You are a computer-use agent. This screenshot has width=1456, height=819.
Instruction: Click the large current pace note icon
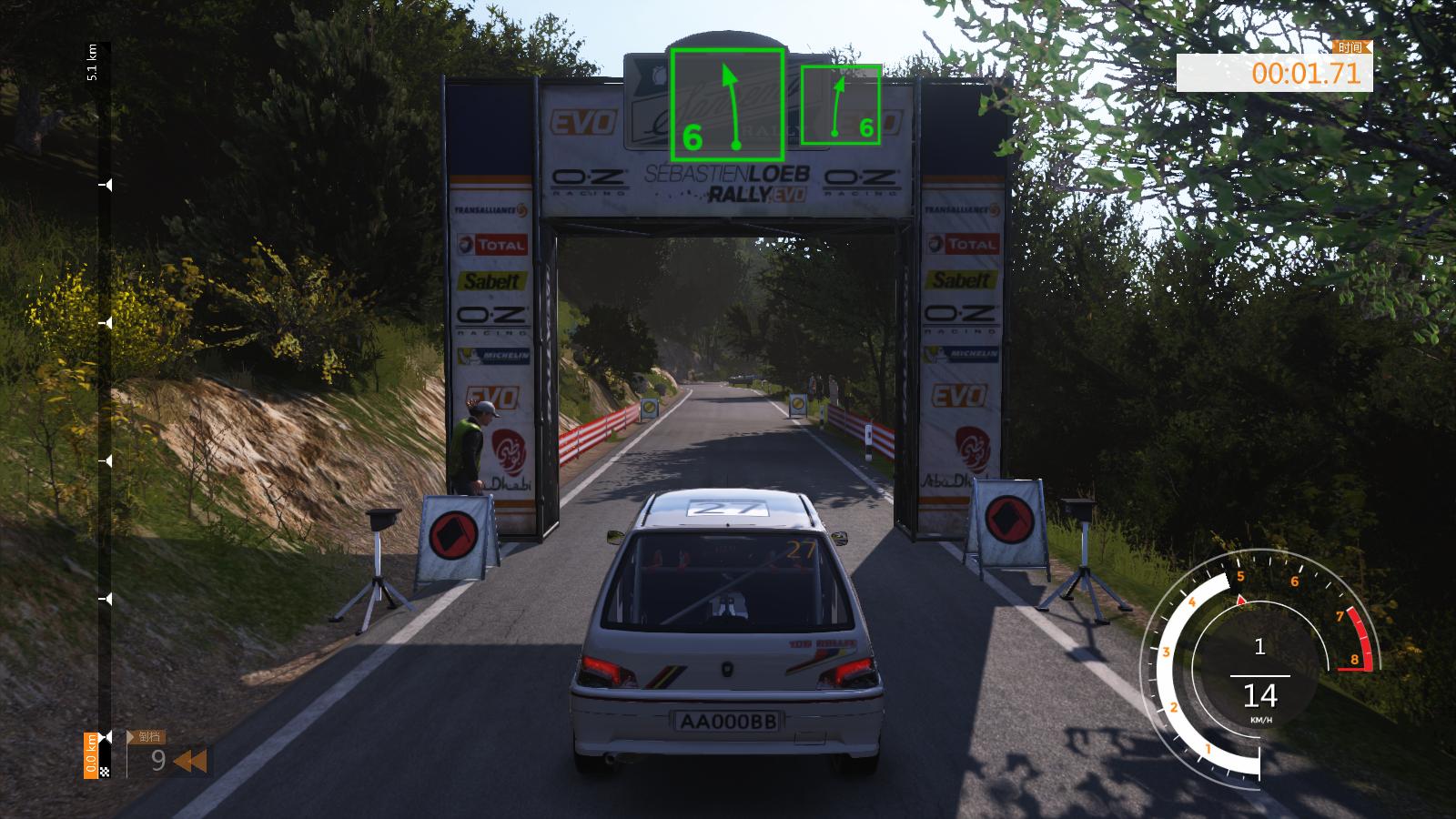727,105
